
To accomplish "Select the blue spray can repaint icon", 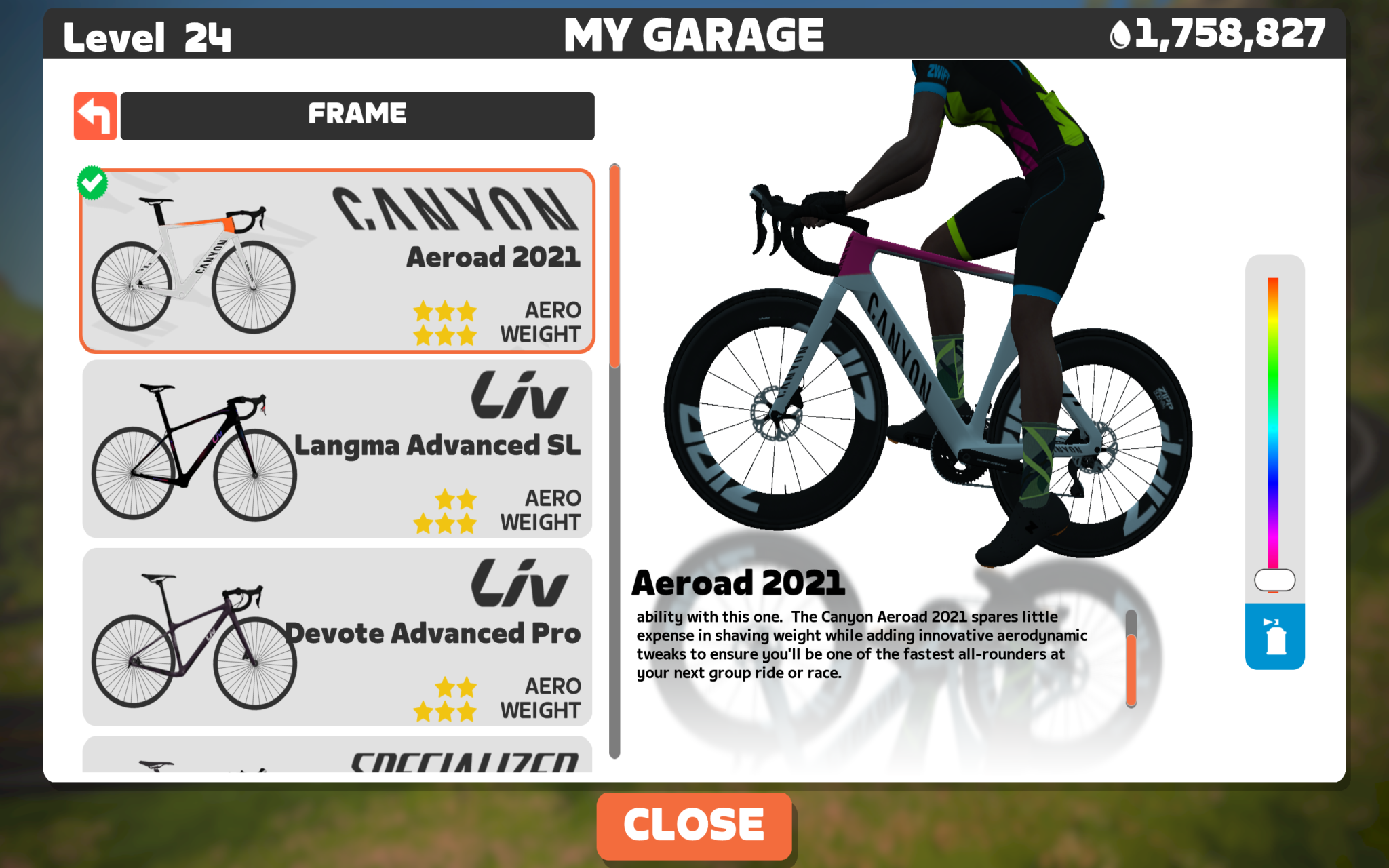I will (x=1274, y=637).
